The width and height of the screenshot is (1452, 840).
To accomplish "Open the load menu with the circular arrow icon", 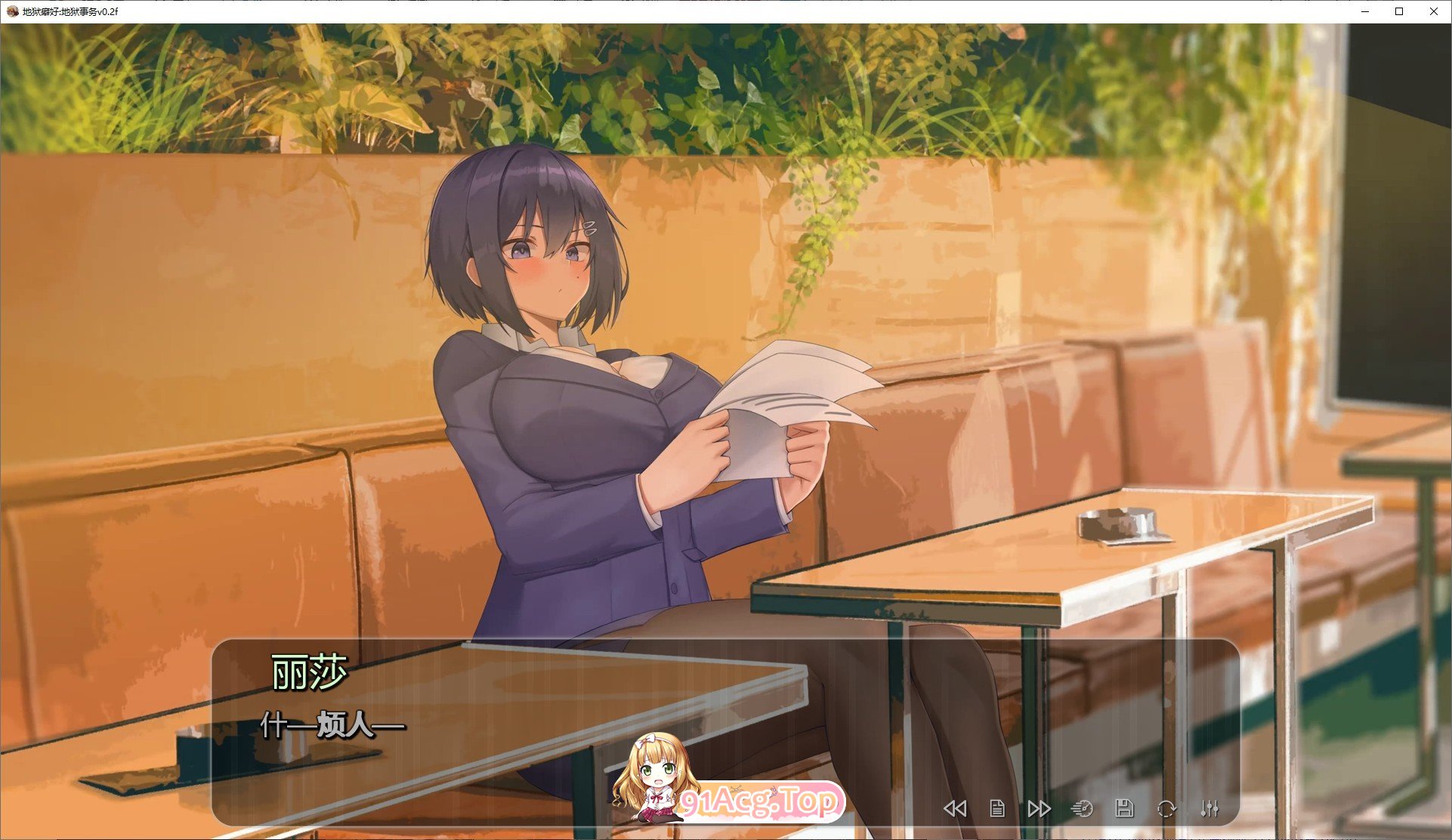I will [1167, 808].
